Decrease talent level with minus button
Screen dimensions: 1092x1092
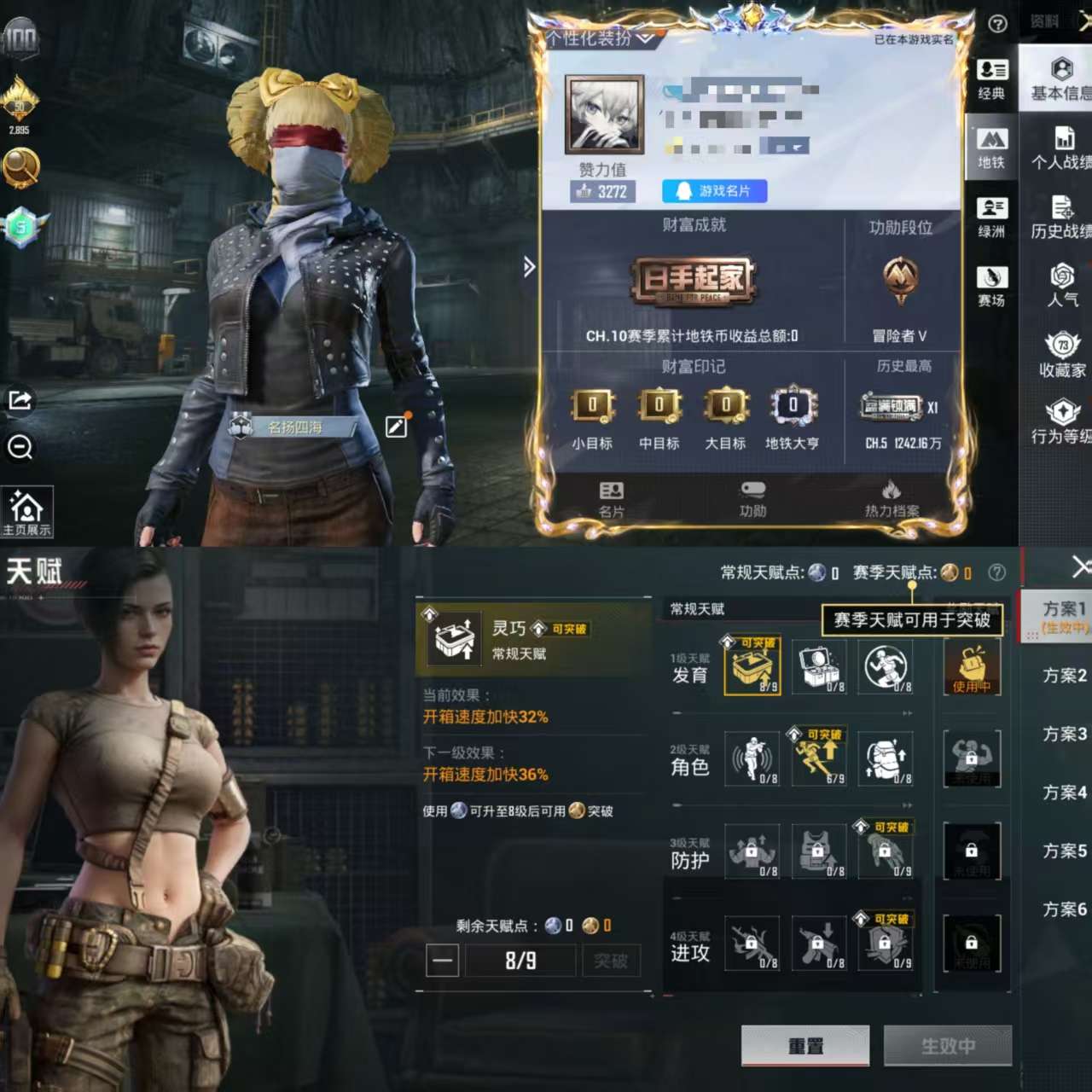(x=443, y=961)
